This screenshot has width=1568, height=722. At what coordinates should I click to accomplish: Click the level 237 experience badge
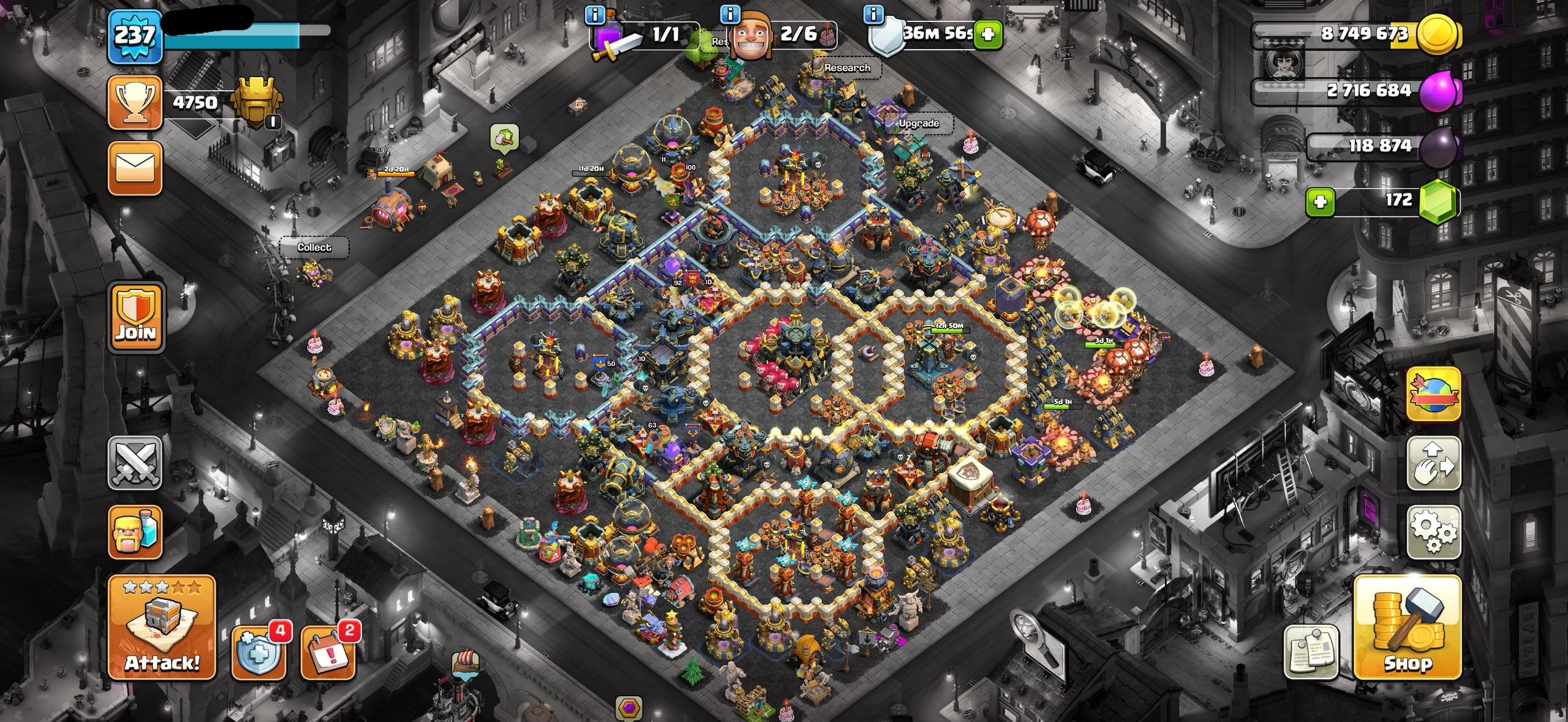[135, 37]
